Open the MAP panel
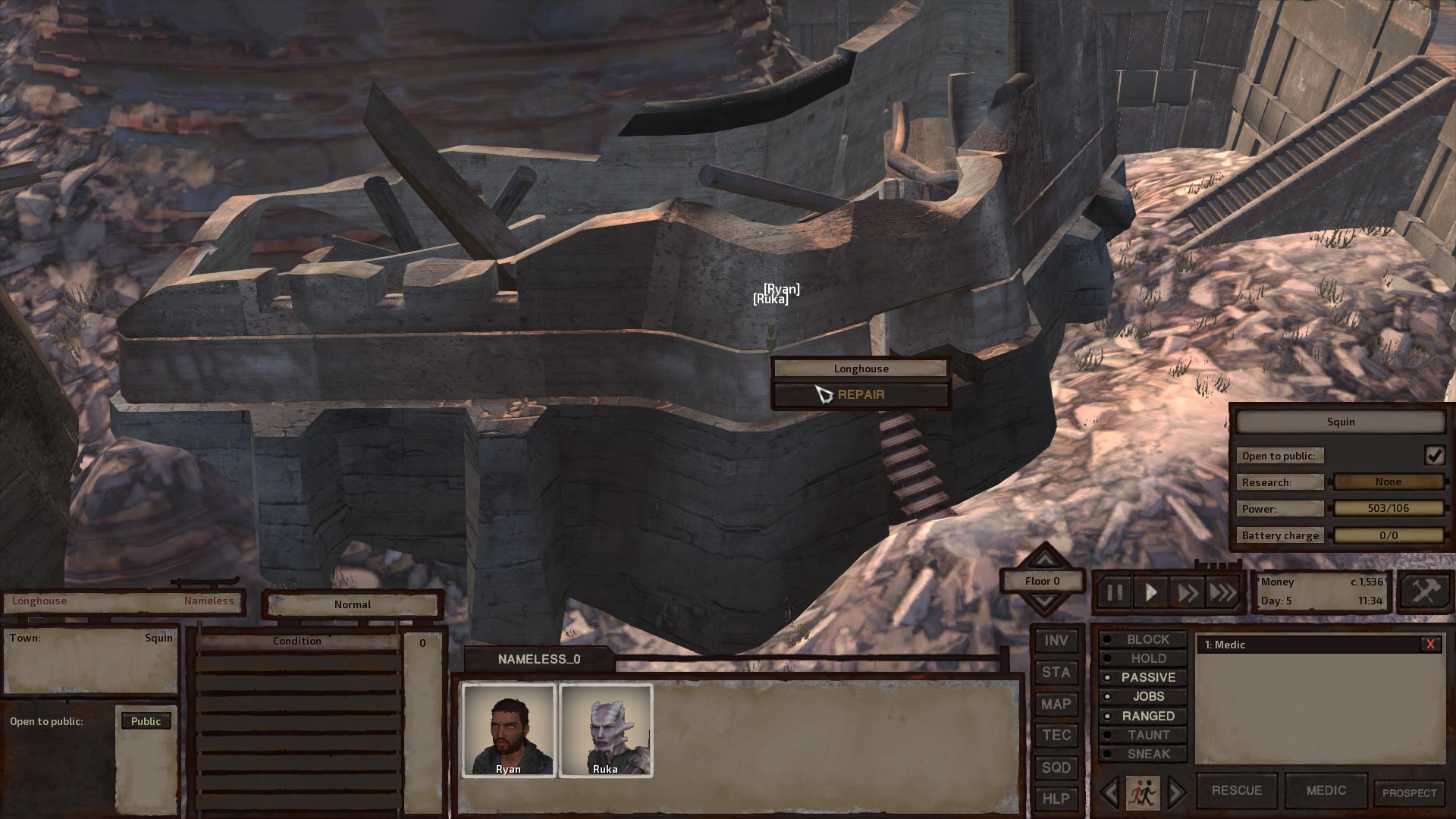Viewport: 1456px width, 819px height. pos(1056,704)
